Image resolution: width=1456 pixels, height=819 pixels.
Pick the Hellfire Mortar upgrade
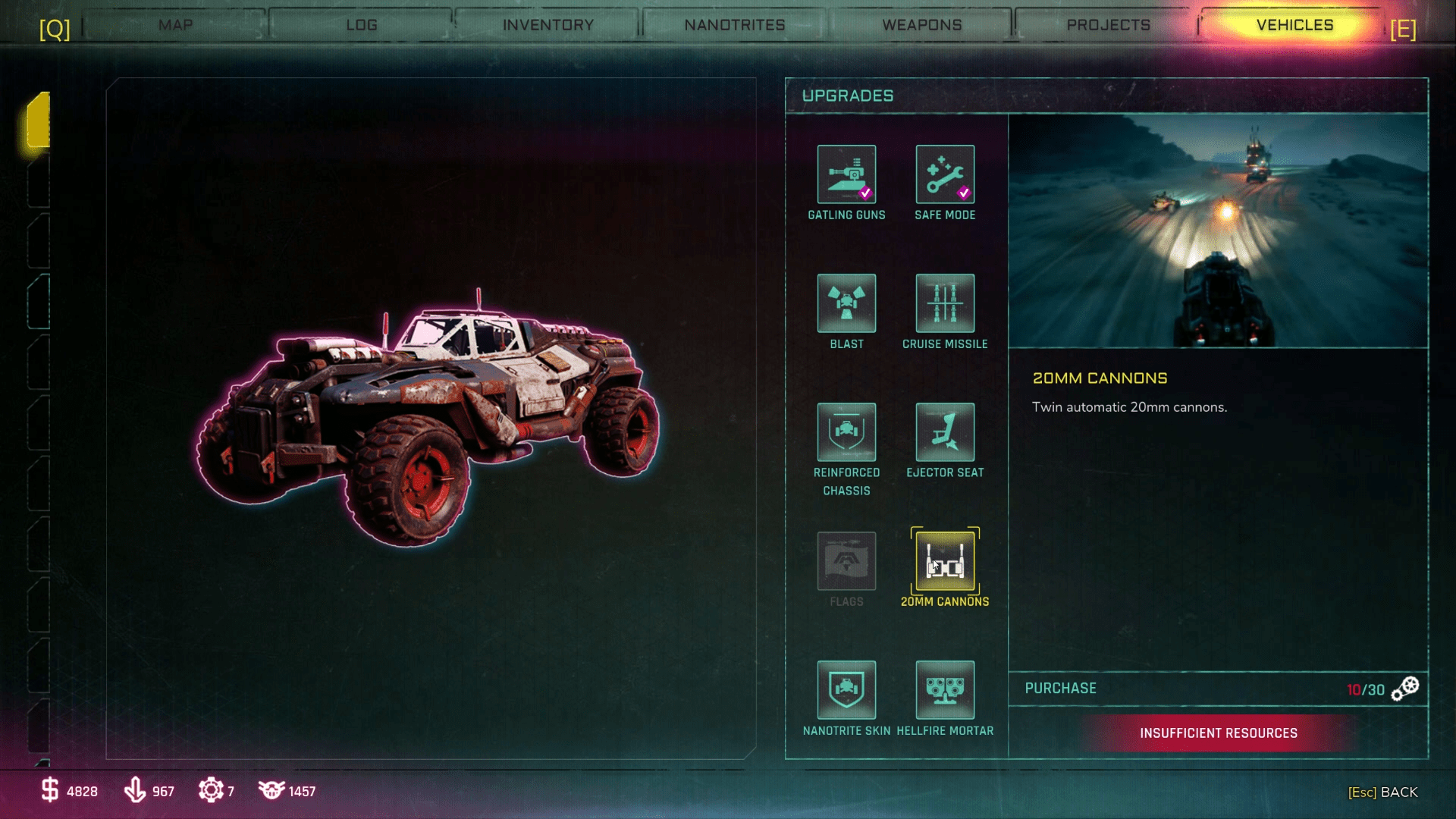pyautogui.click(x=945, y=691)
